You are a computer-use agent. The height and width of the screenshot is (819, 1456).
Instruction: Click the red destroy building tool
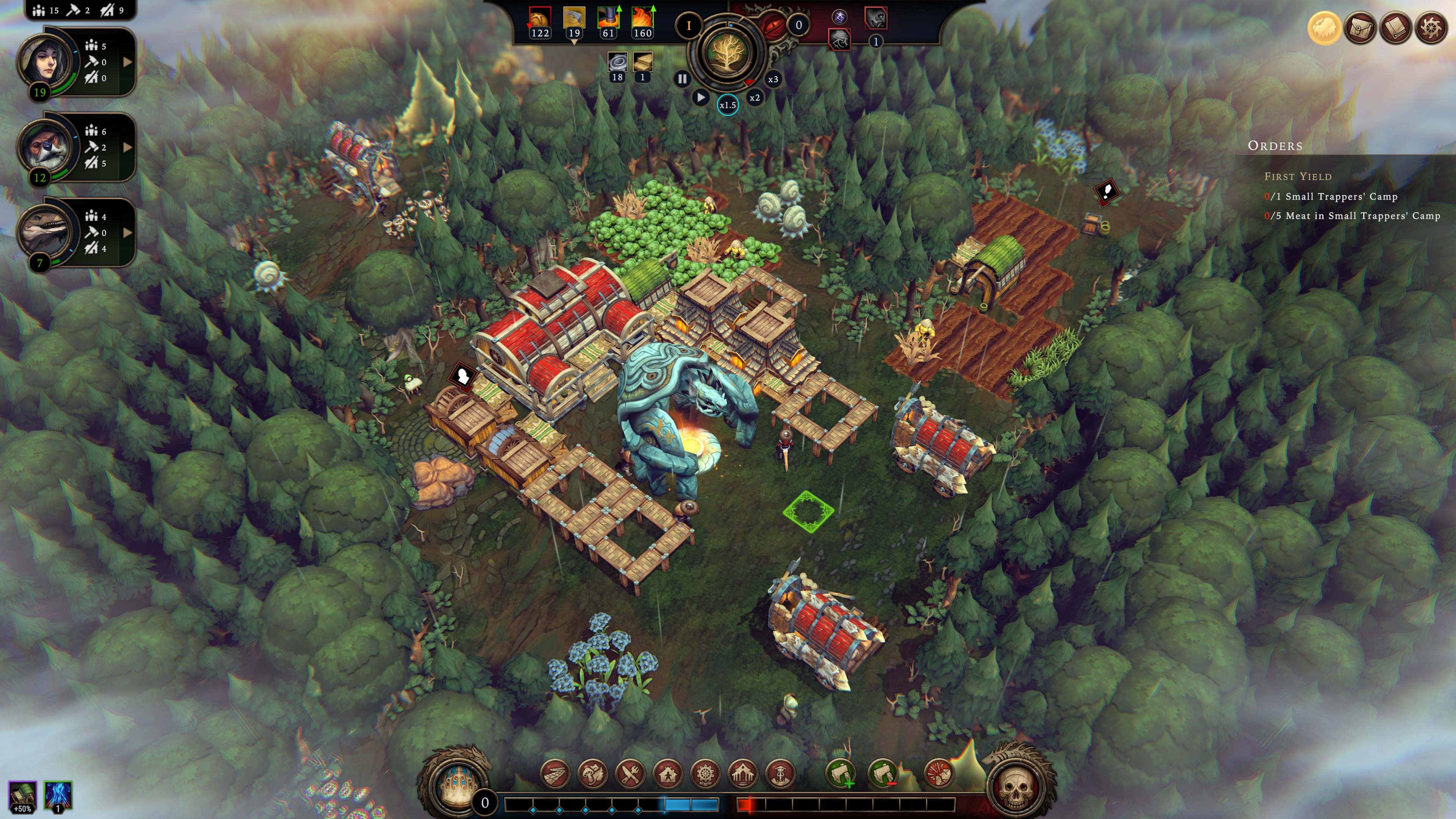(x=938, y=774)
